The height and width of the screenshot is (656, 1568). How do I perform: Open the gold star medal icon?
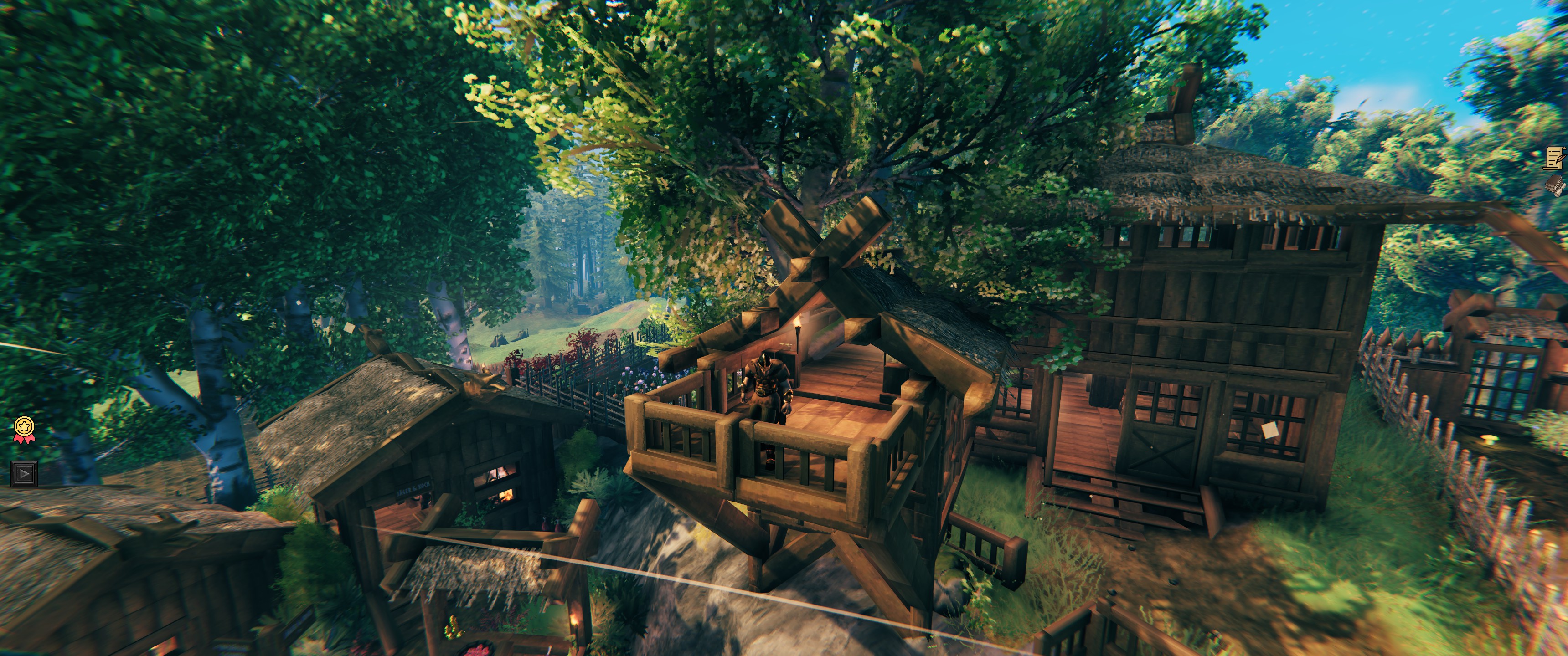[x=24, y=428]
